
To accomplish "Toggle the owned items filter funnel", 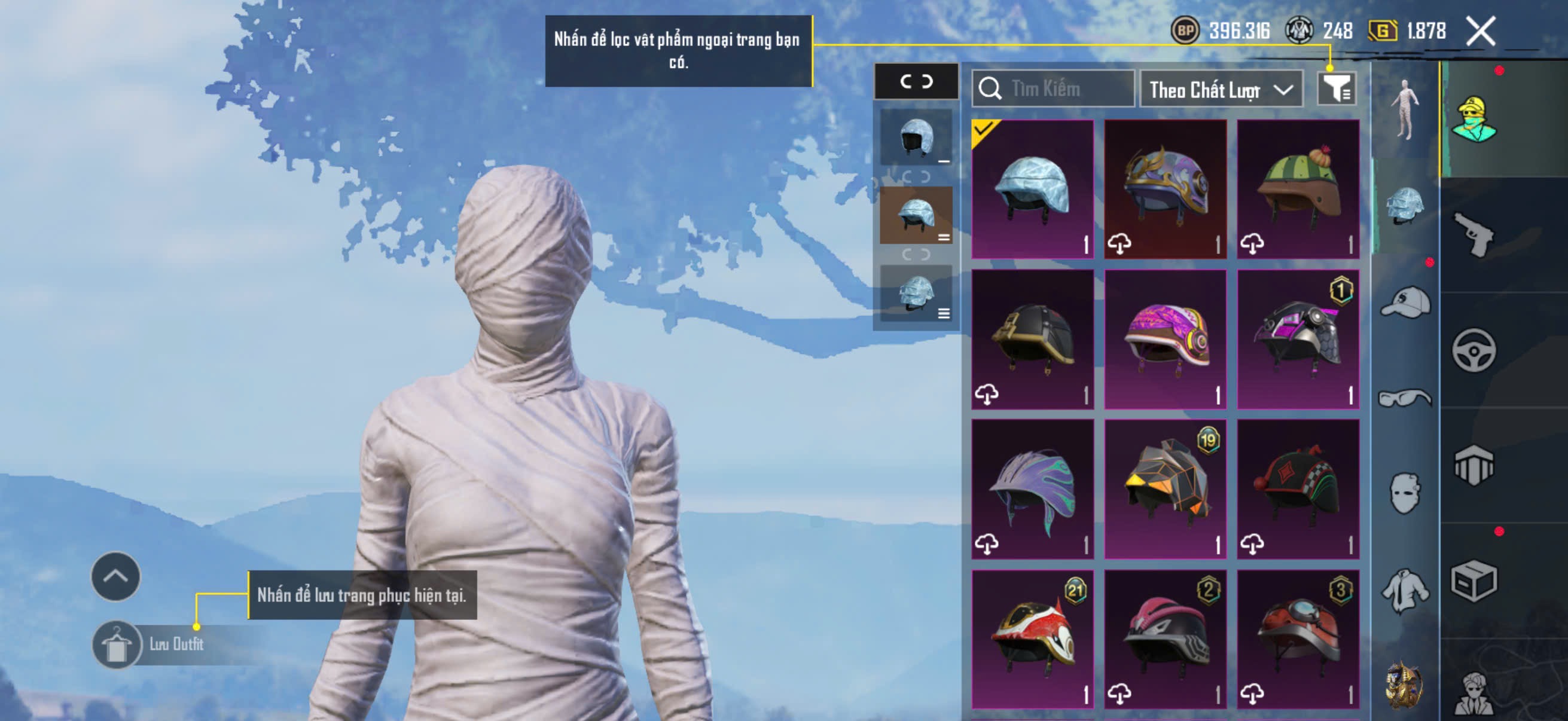I will click(1336, 89).
